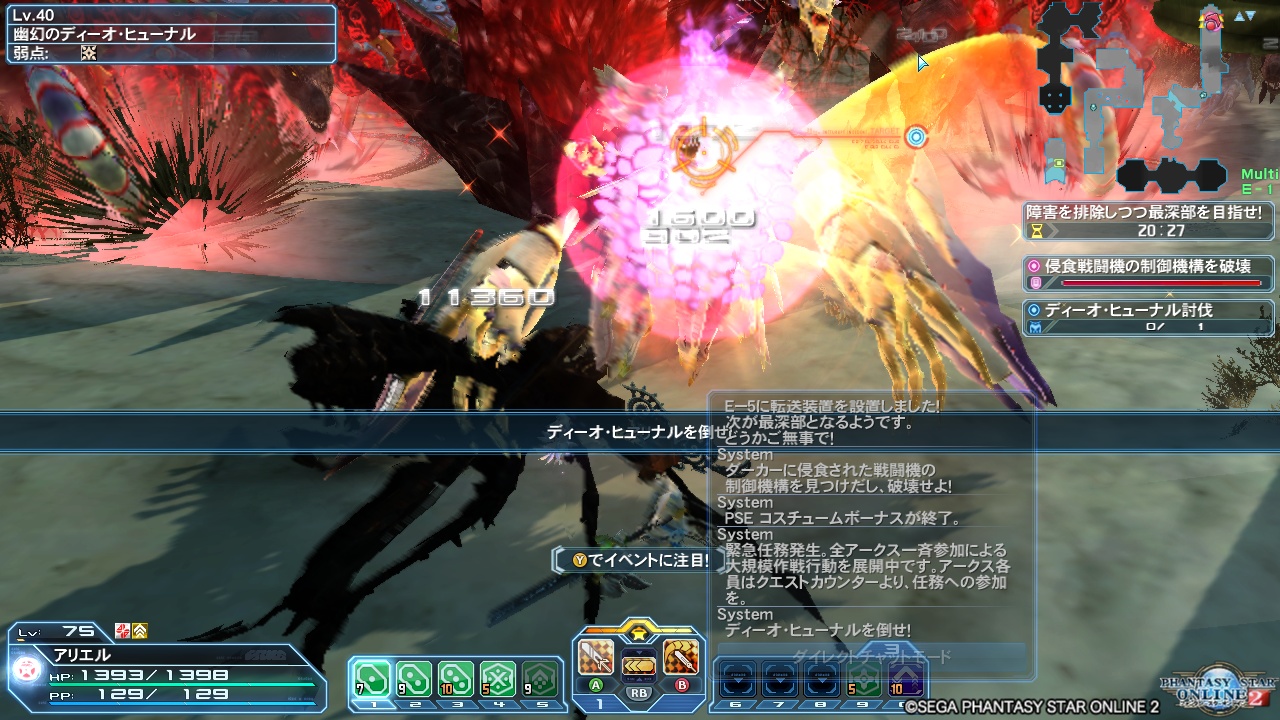Use the slot 4 X-marked support item
This screenshot has height=720, width=1280.
(499, 676)
